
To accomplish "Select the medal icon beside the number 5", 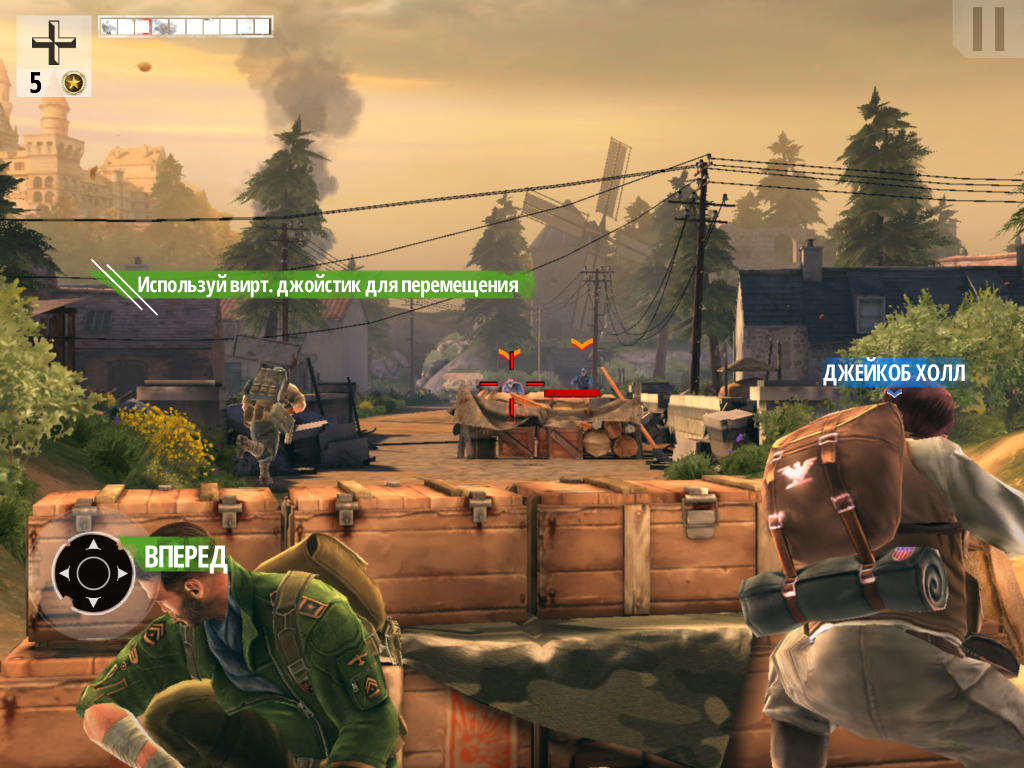I will click(73, 83).
